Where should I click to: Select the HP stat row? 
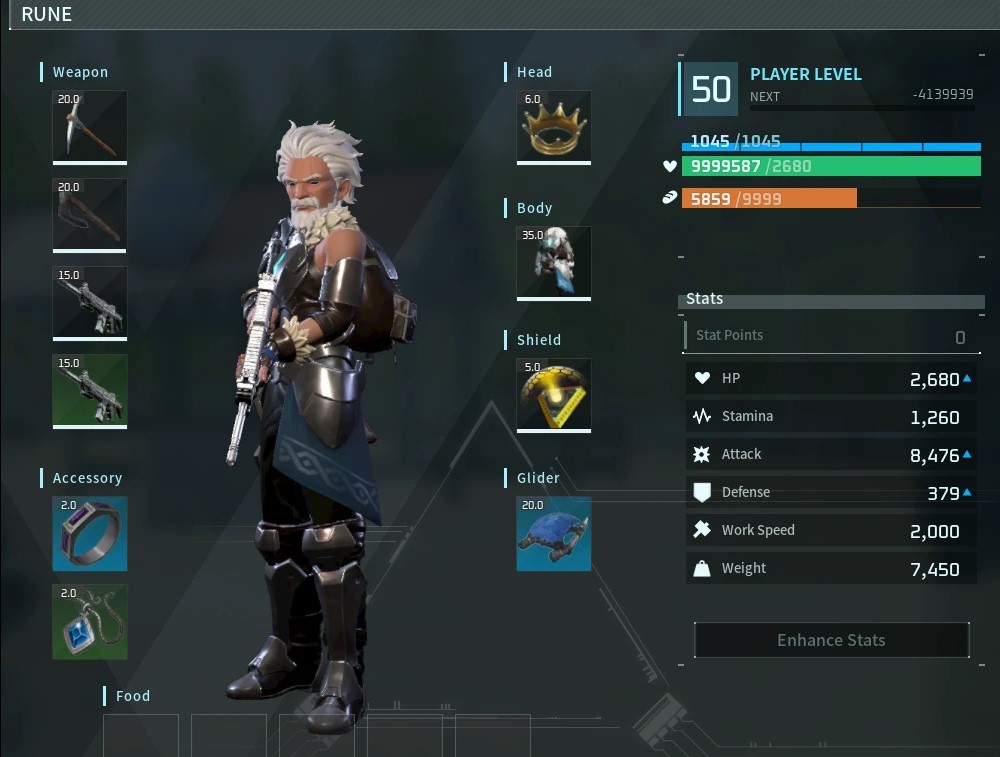[x=831, y=379]
